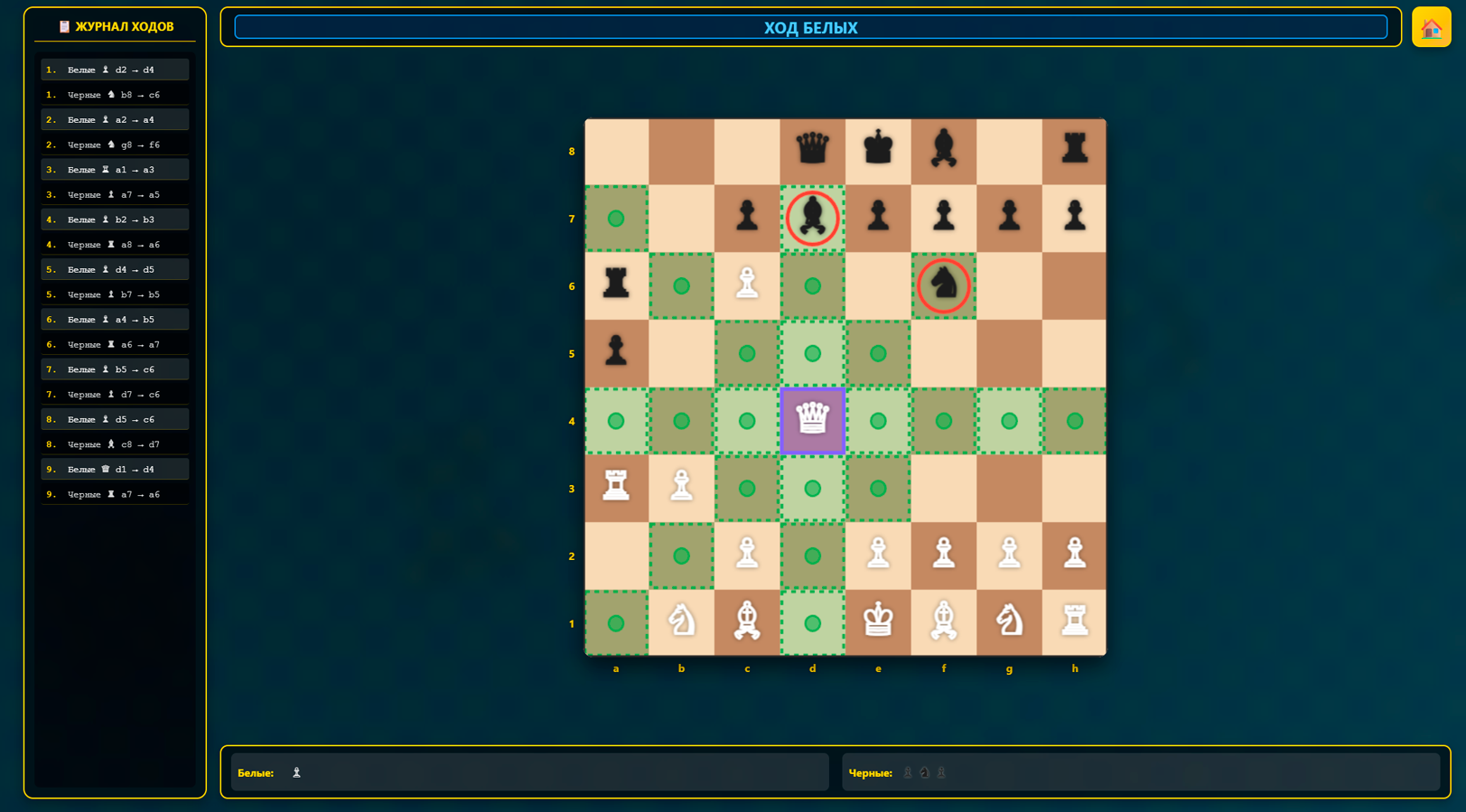Image resolution: width=1466 pixels, height=812 pixels.
Task: Select move log entry 1. Белые d2 → d4
Action: (x=115, y=69)
